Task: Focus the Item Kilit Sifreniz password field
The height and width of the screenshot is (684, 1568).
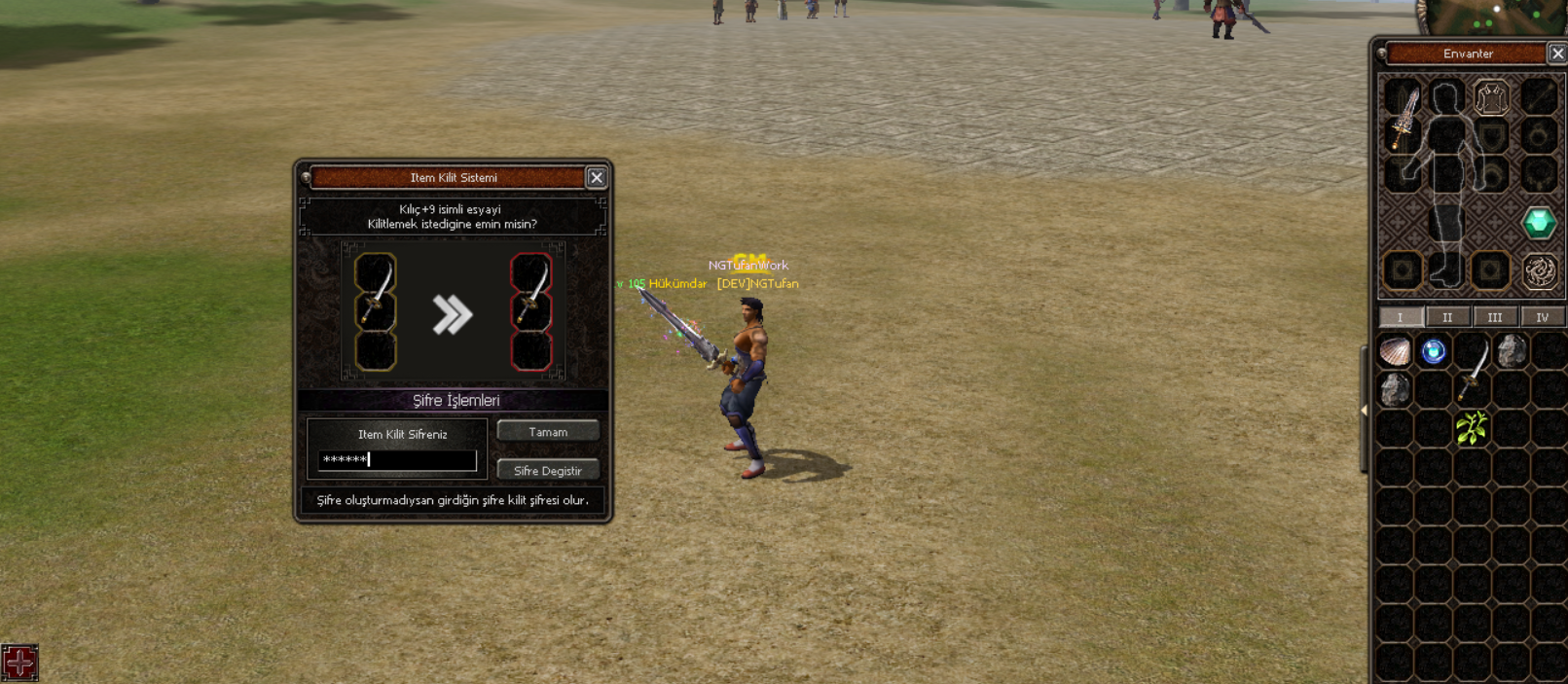Action: click(x=397, y=459)
